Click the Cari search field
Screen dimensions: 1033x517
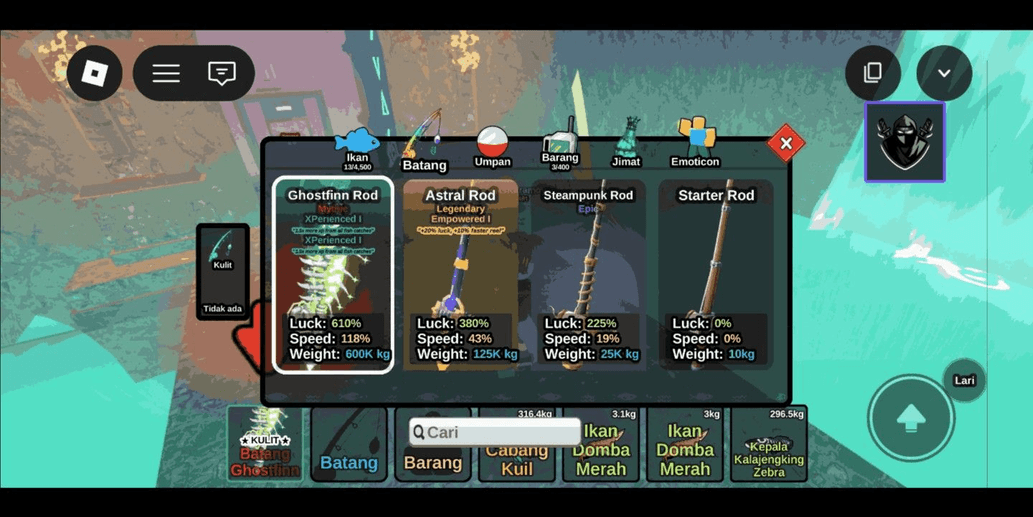click(x=495, y=432)
